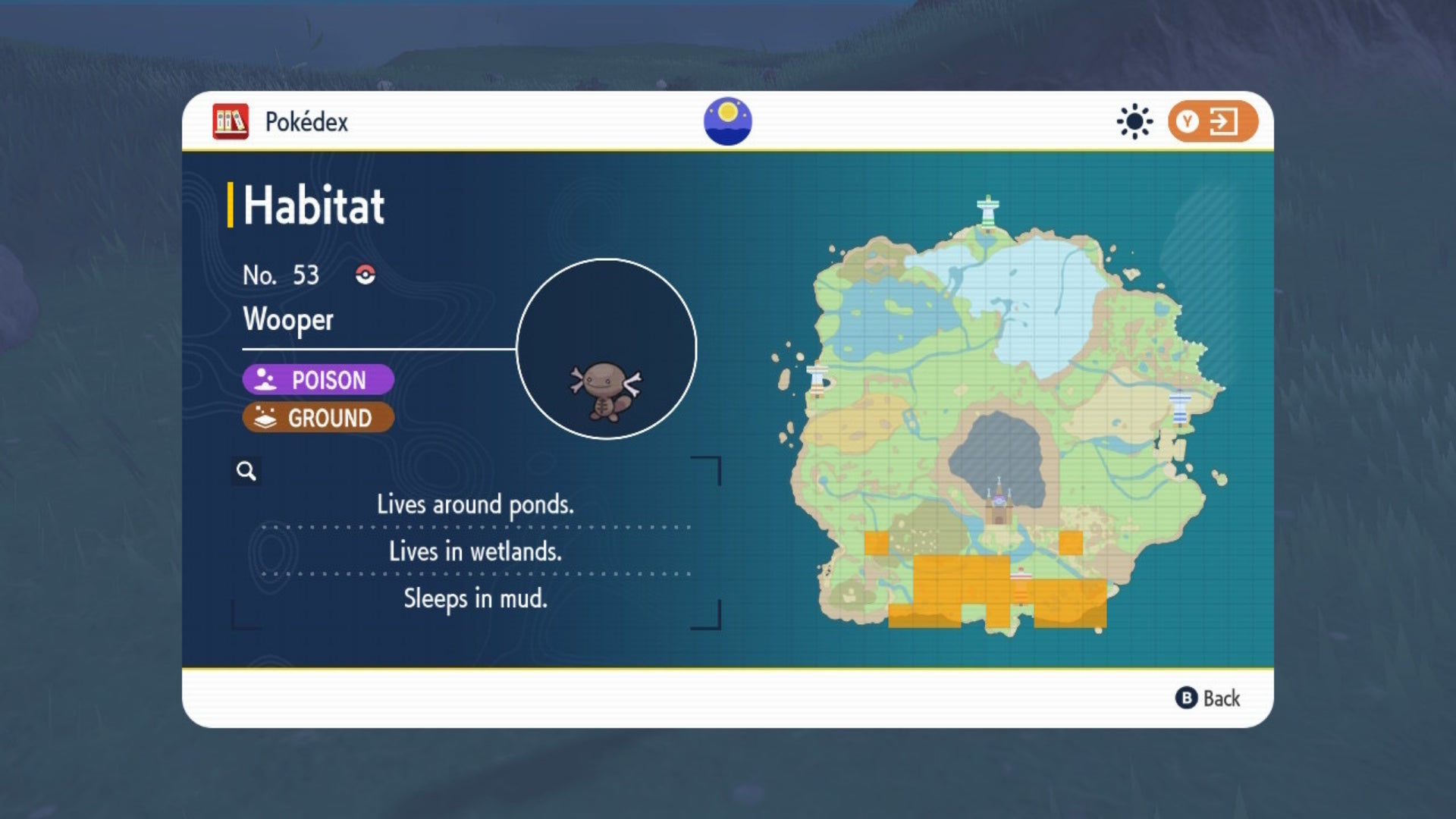The image size is (1456, 819).
Task: Select the magnifying glass search icon
Action: tap(245, 472)
